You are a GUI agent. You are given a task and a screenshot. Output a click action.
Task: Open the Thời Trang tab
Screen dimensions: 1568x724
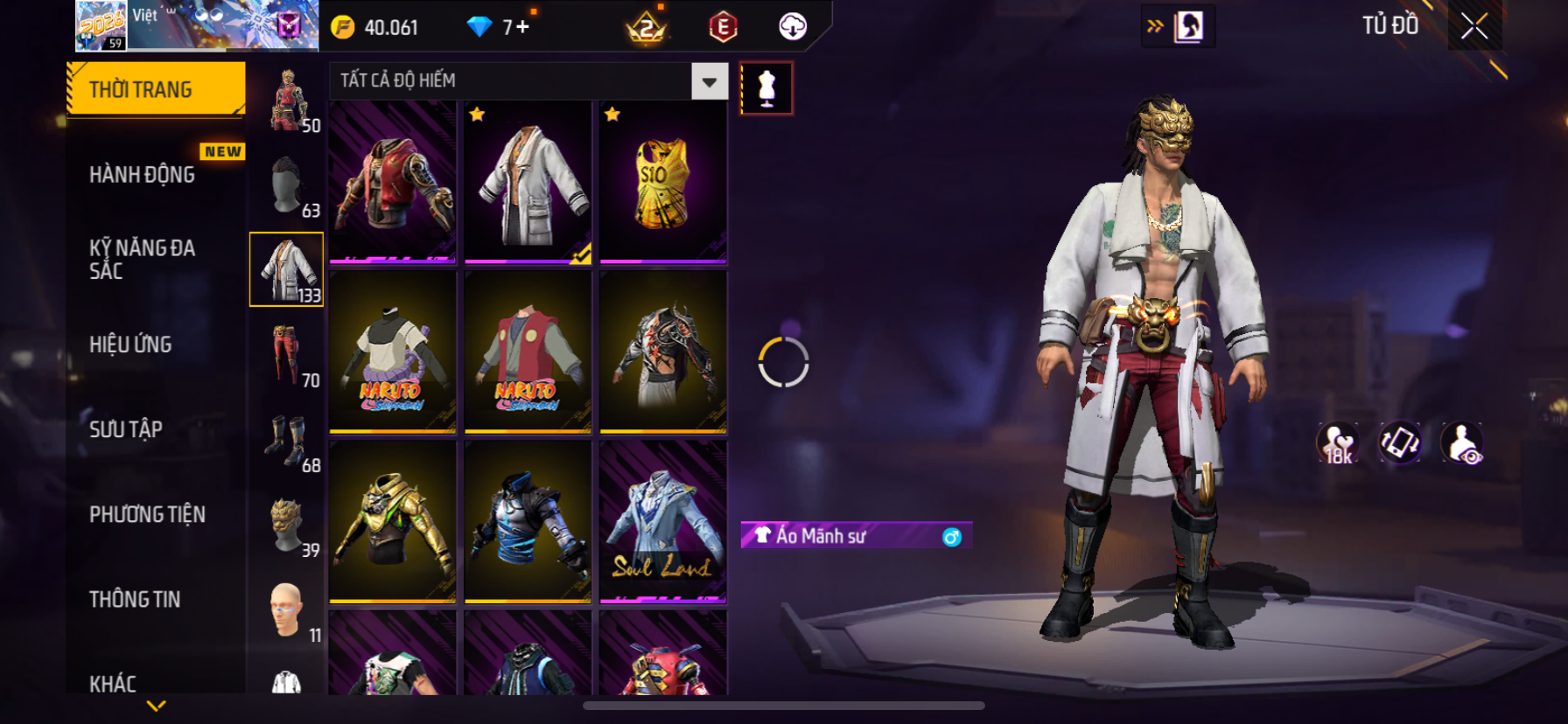(x=156, y=89)
